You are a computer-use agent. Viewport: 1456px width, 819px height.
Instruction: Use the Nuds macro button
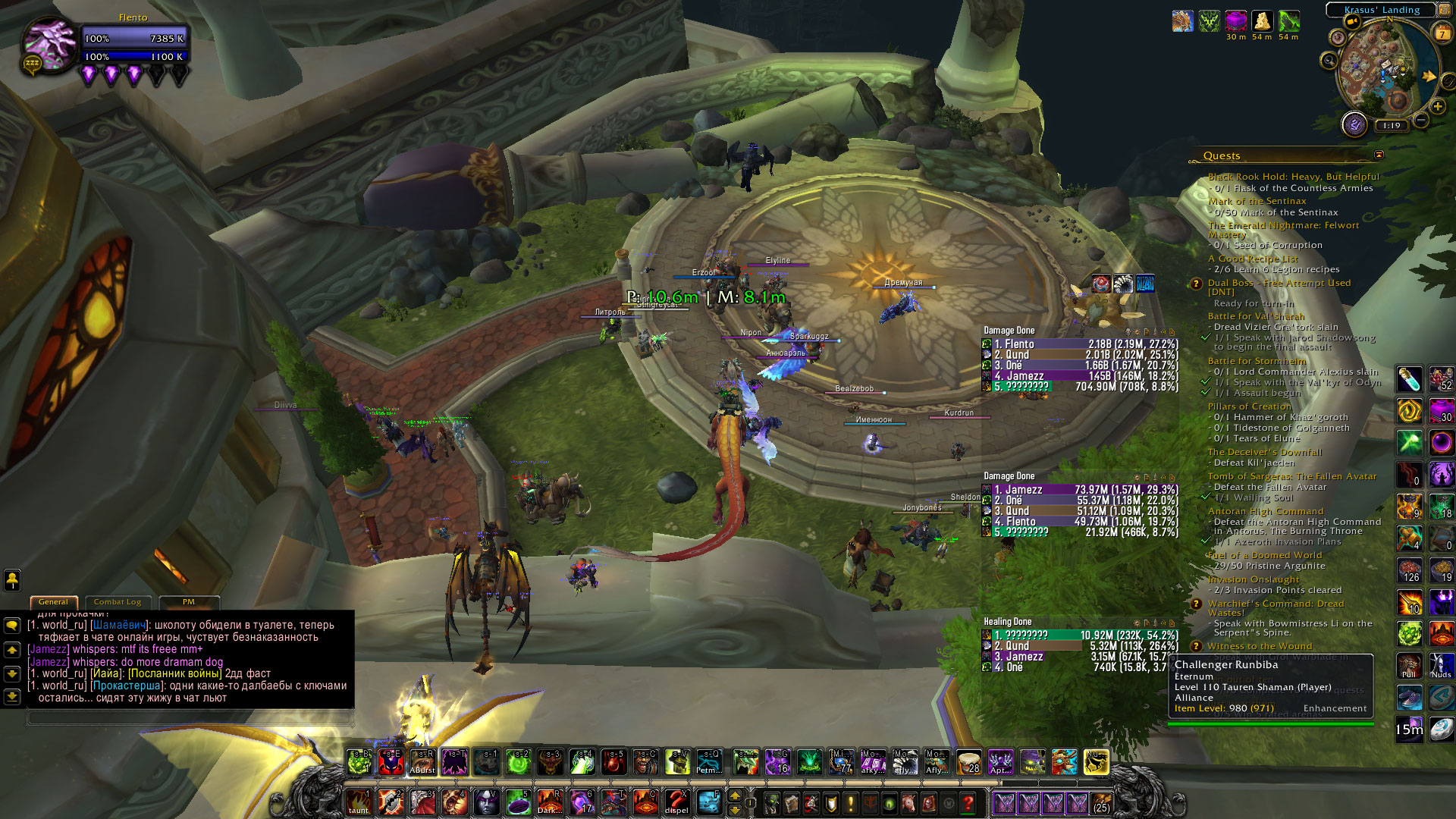(1442, 666)
